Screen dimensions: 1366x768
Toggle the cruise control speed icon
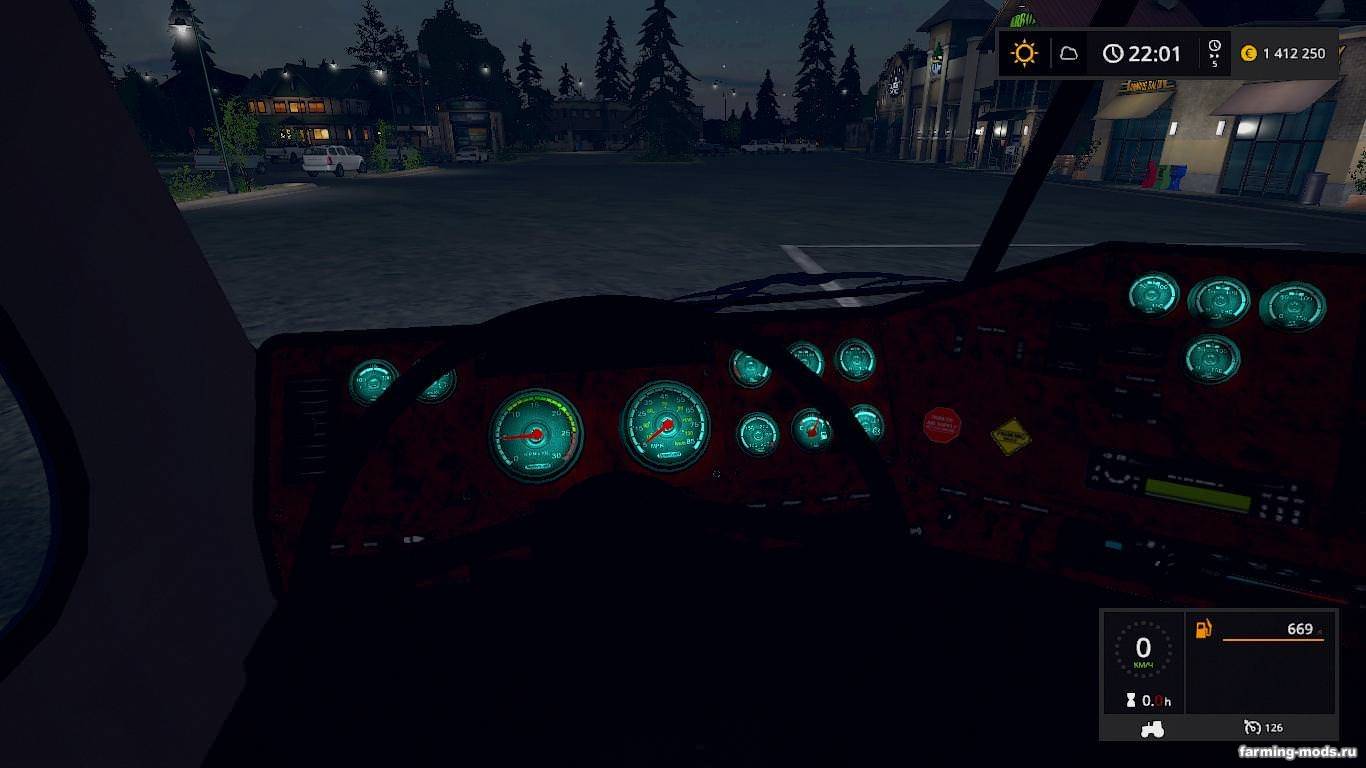[1252, 727]
